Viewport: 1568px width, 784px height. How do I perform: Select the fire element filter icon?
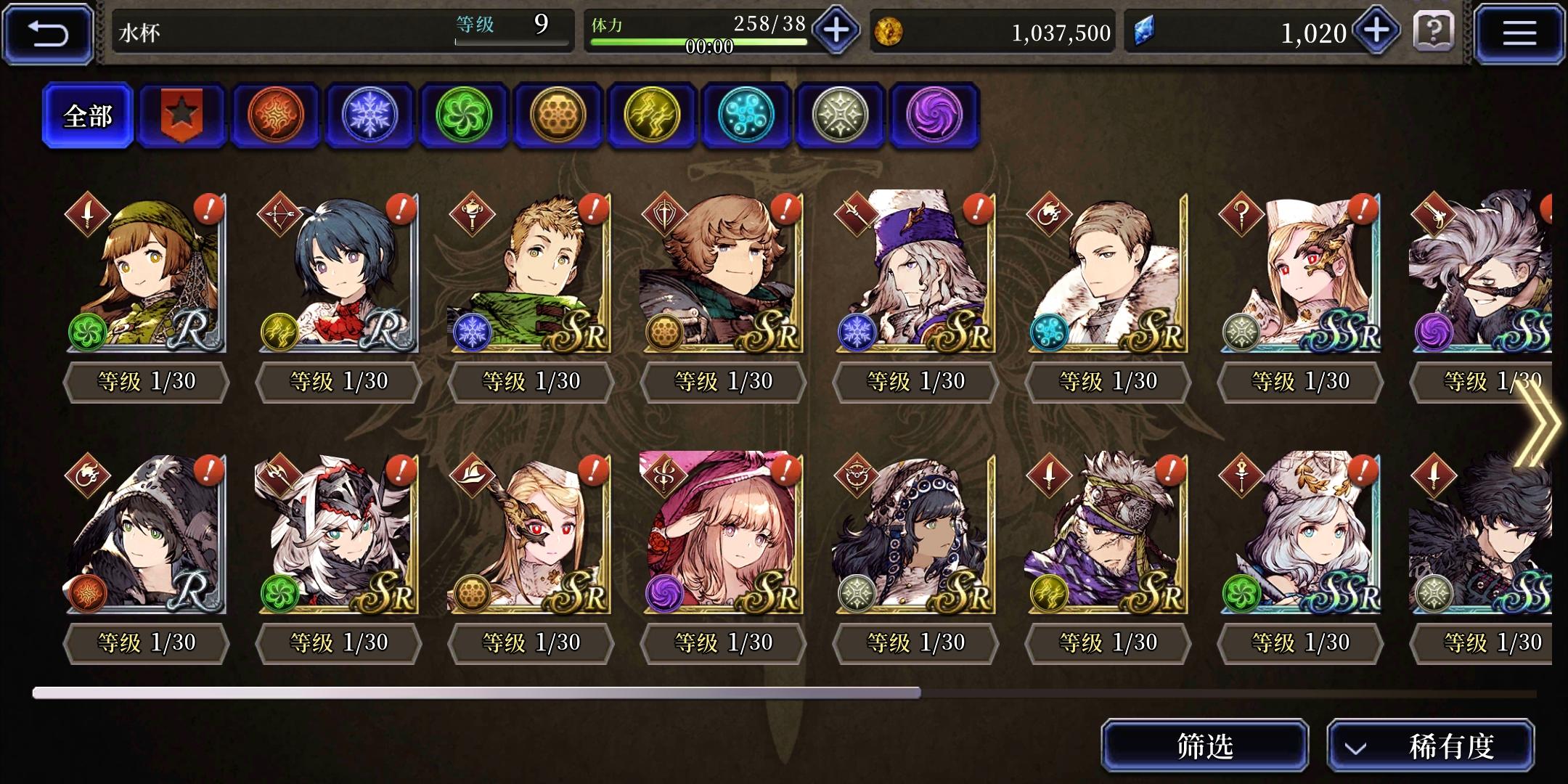(276, 116)
